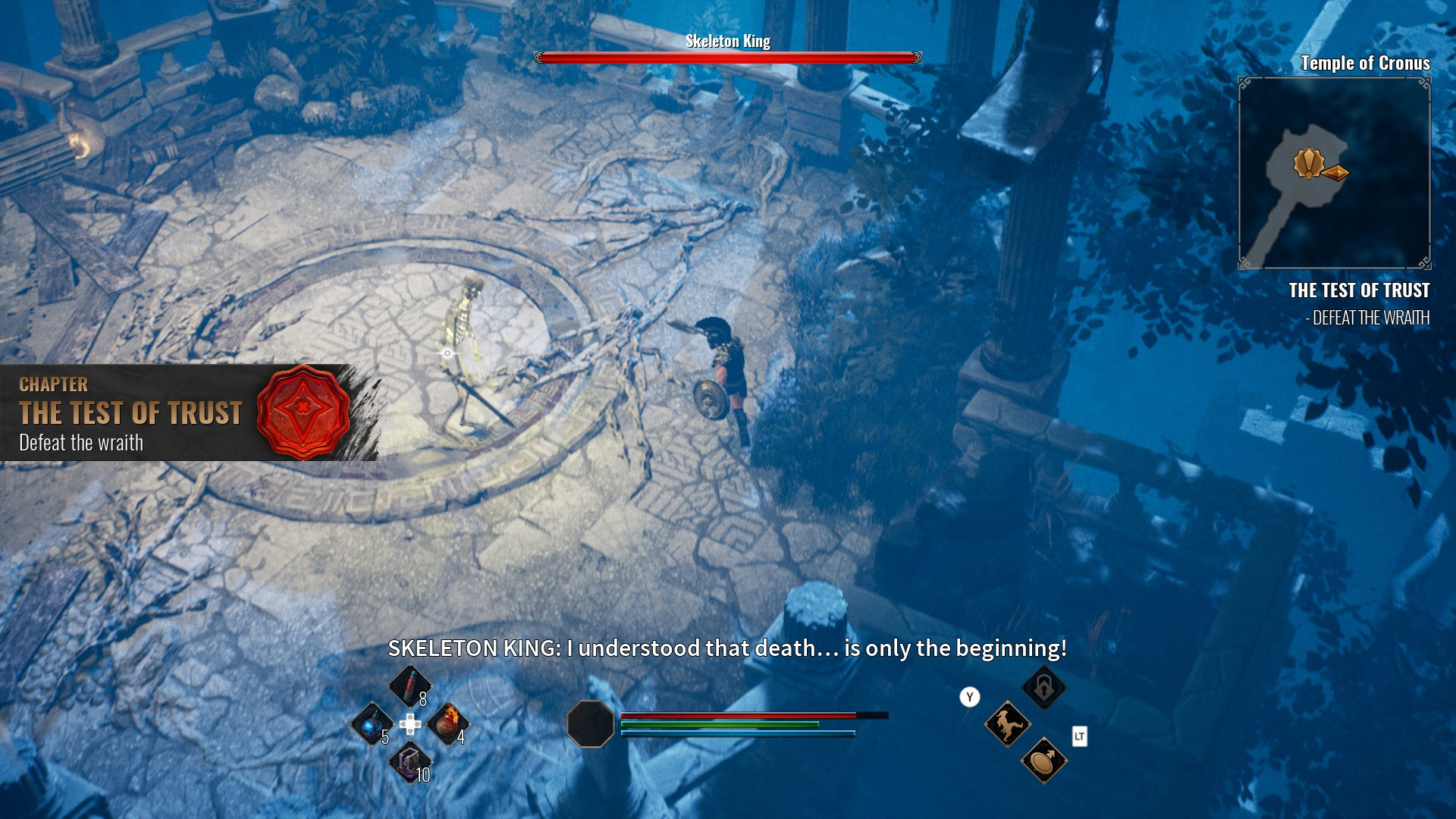The width and height of the screenshot is (1456, 819).
Task: Select the flaming fire pot slot
Action: coord(448,723)
